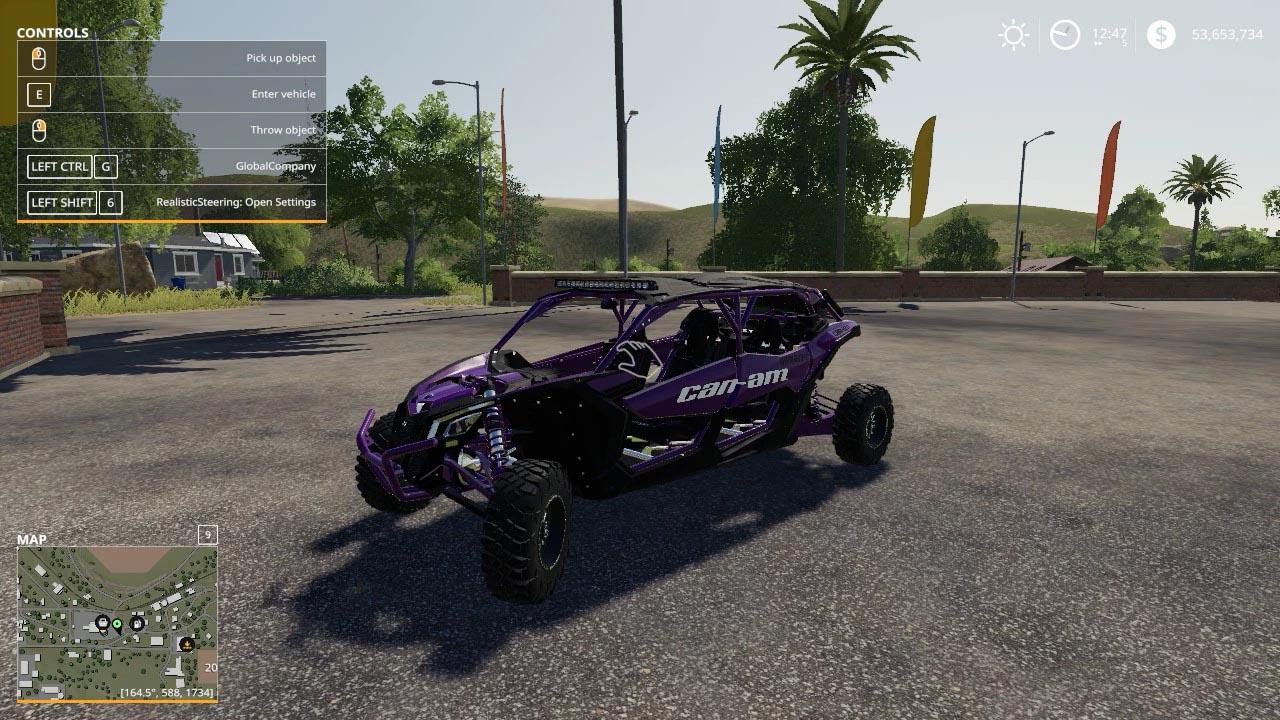The height and width of the screenshot is (720, 1280).
Task: Select the GlobalCompany entry in the controls panel
Action: point(277,166)
